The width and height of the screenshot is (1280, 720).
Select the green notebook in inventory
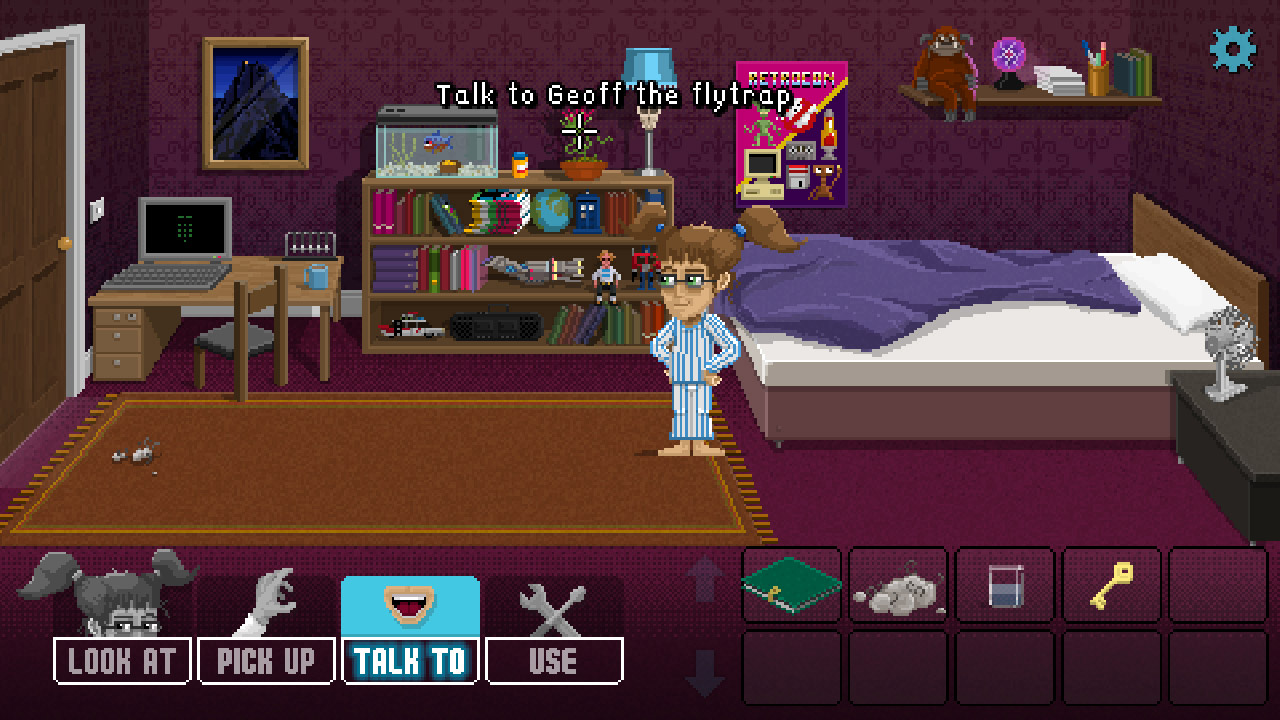[x=791, y=585]
